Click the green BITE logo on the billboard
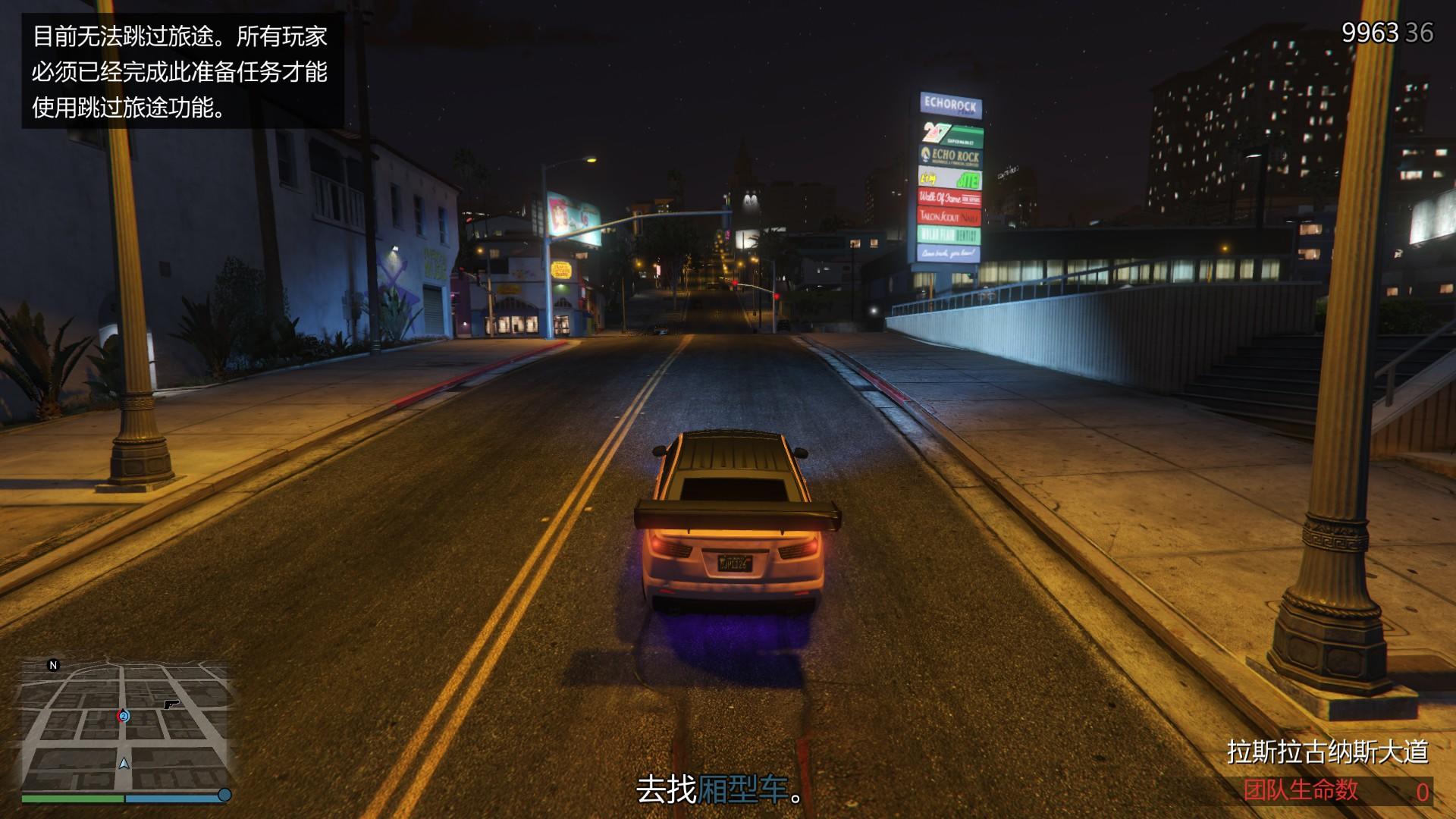The height and width of the screenshot is (819, 1456). tap(968, 180)
